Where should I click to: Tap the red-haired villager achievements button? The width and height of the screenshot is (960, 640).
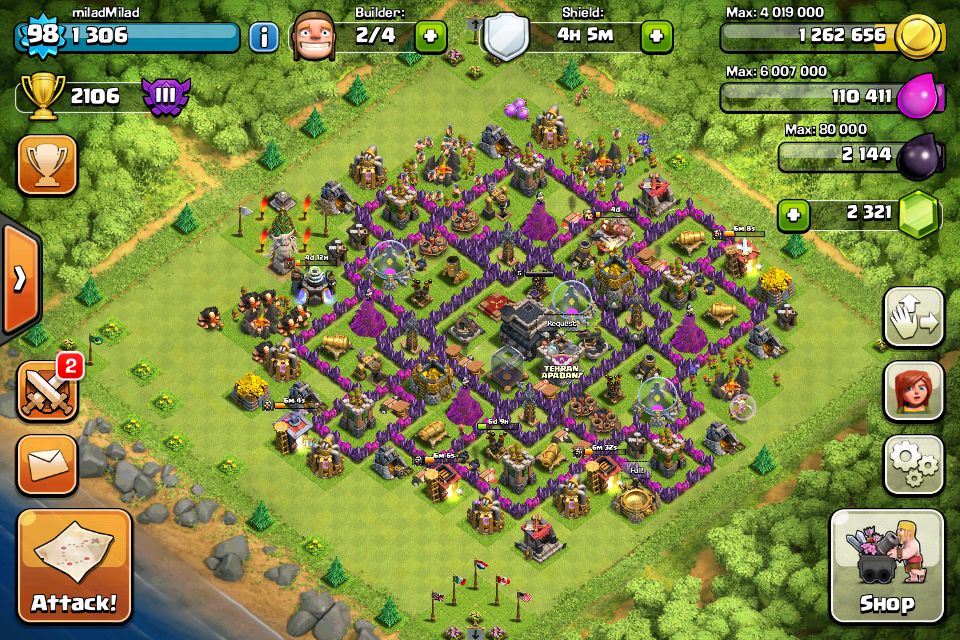pyautogui.click(x=913, y=390)
